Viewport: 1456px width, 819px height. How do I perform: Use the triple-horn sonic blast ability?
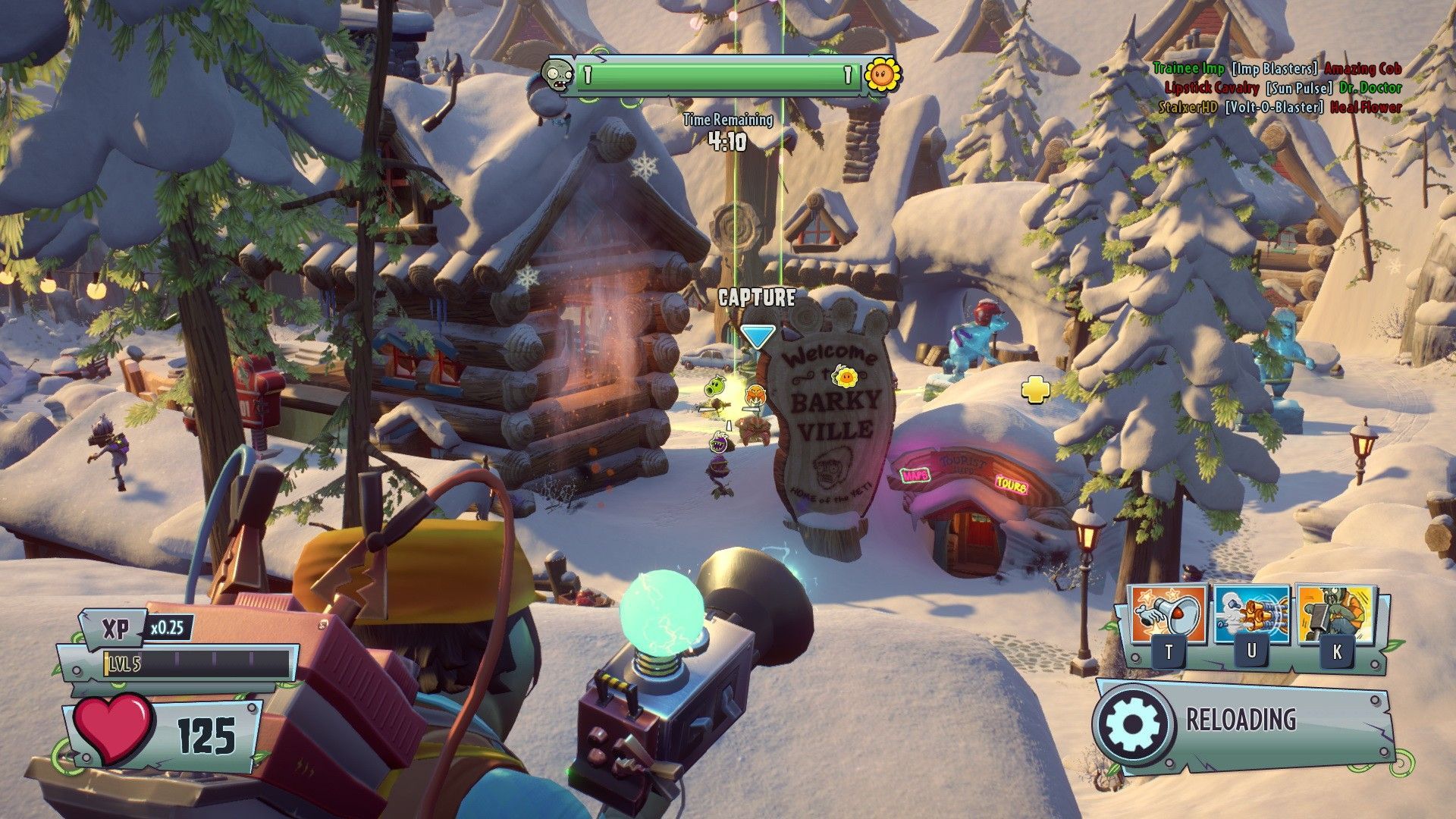click(1251, 616)
